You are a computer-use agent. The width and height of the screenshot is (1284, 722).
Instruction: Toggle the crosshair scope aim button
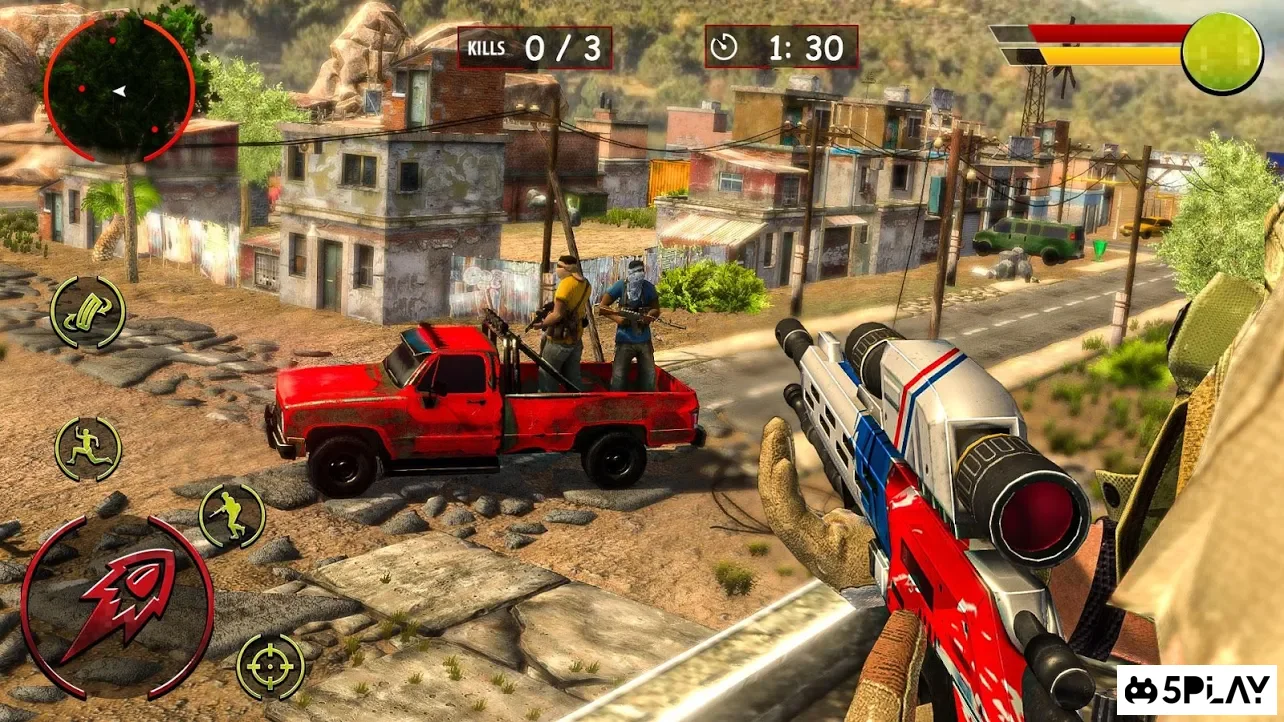270,666
